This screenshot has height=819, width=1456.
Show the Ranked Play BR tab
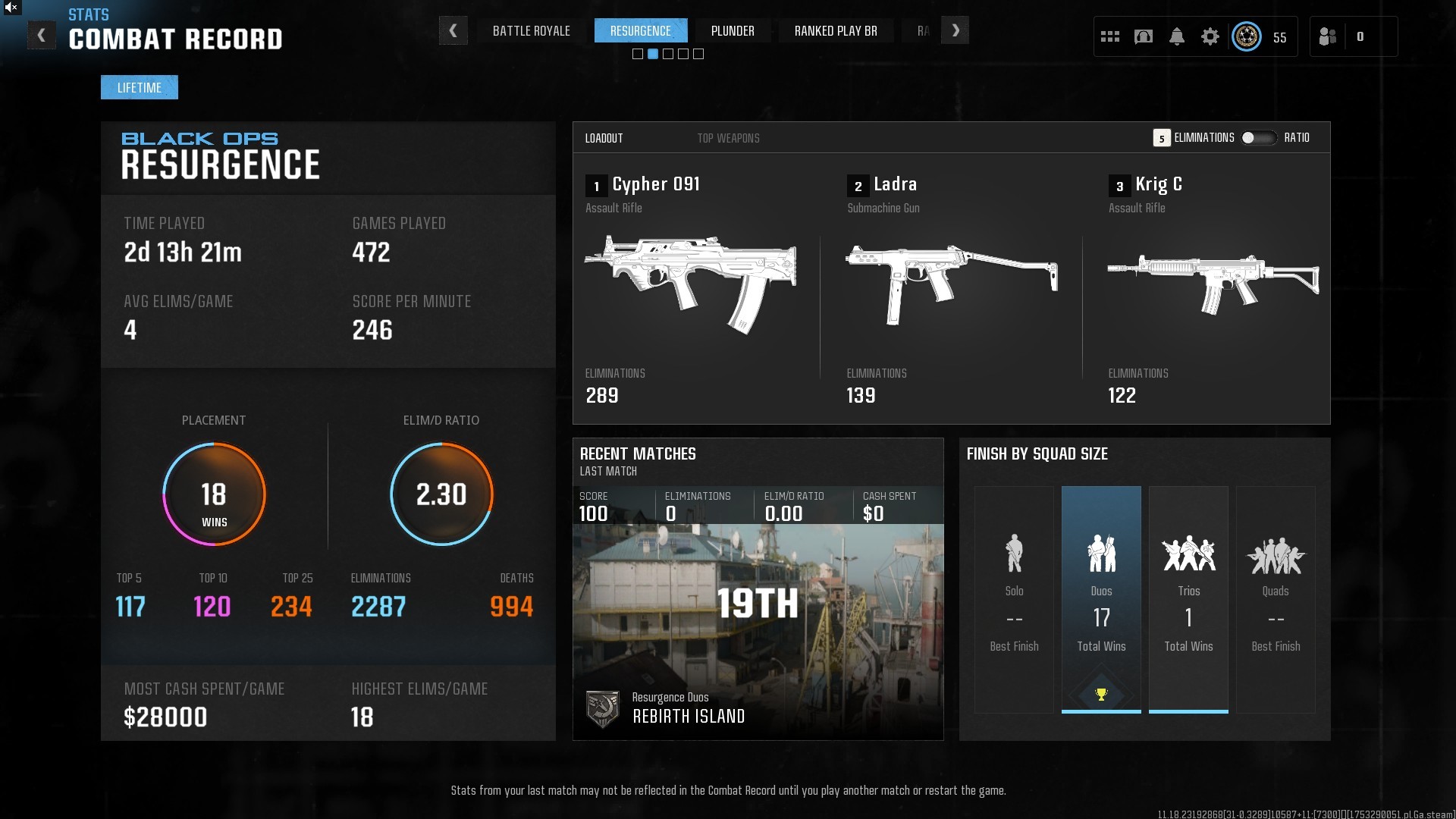[836, 31]
